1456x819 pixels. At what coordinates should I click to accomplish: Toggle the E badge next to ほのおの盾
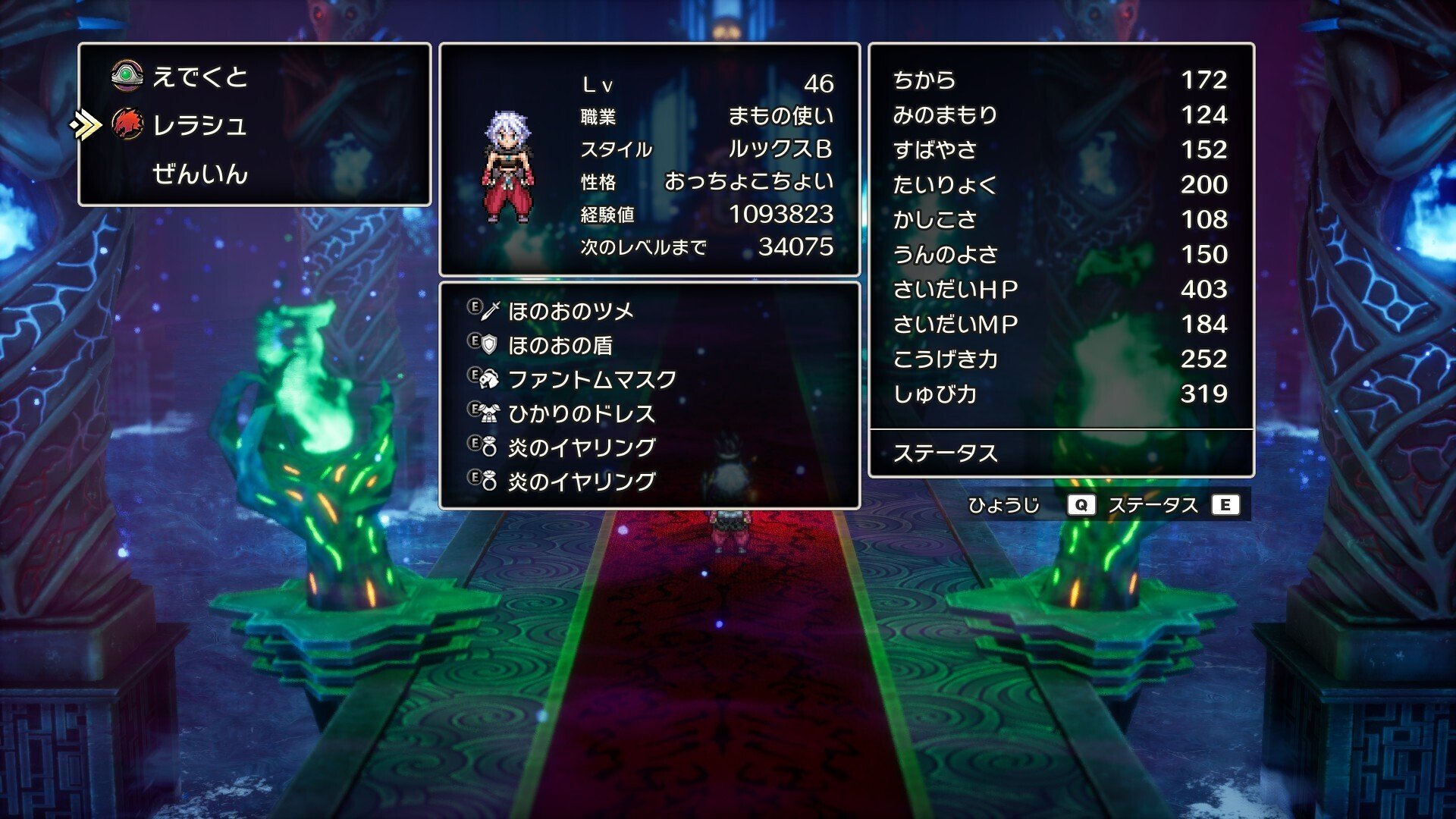[475, 340]
